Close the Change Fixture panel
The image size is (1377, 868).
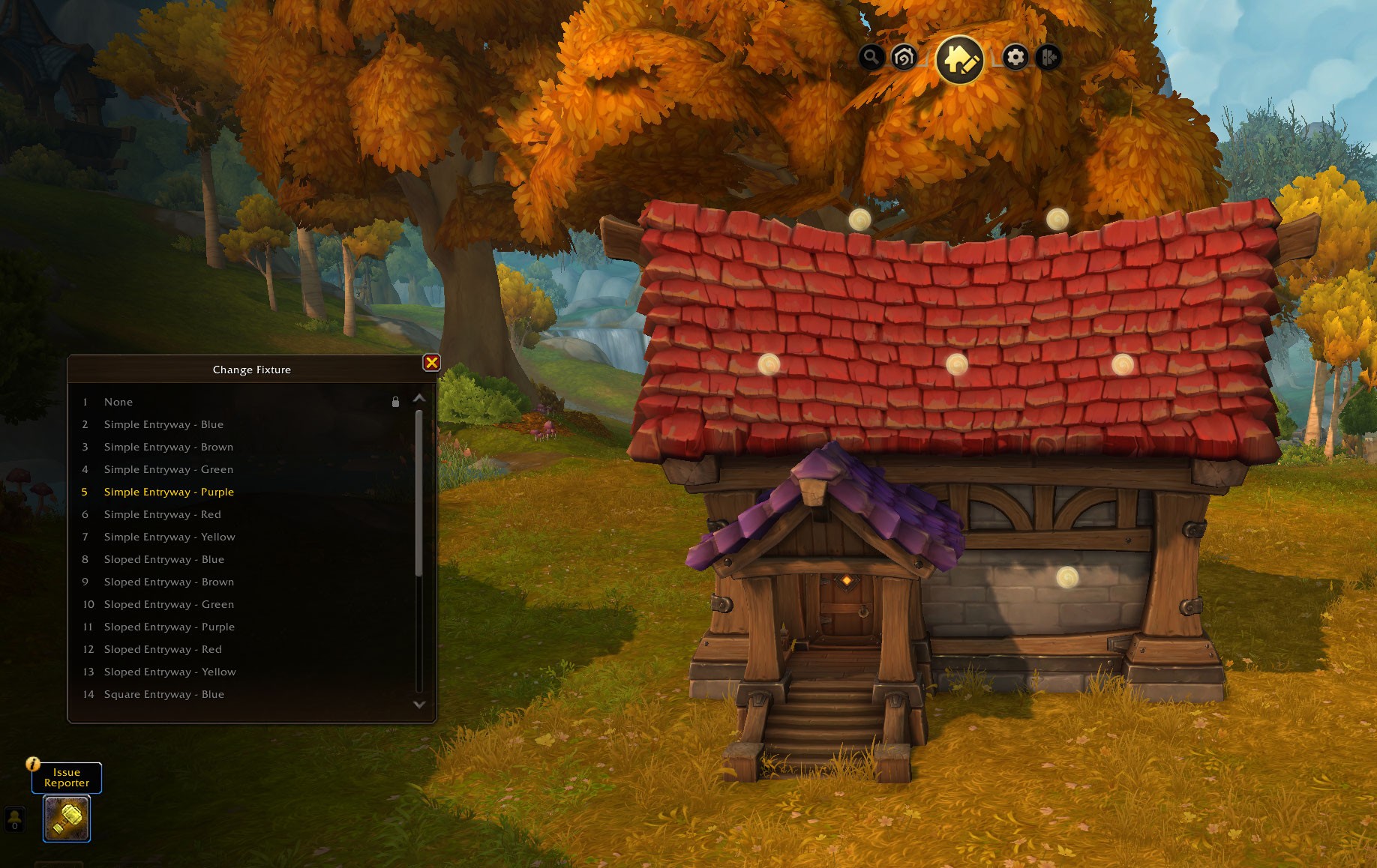431,363
